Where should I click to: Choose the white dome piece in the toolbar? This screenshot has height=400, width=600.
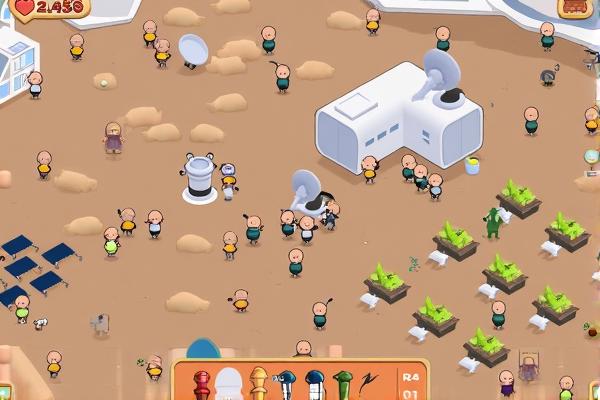230,385
